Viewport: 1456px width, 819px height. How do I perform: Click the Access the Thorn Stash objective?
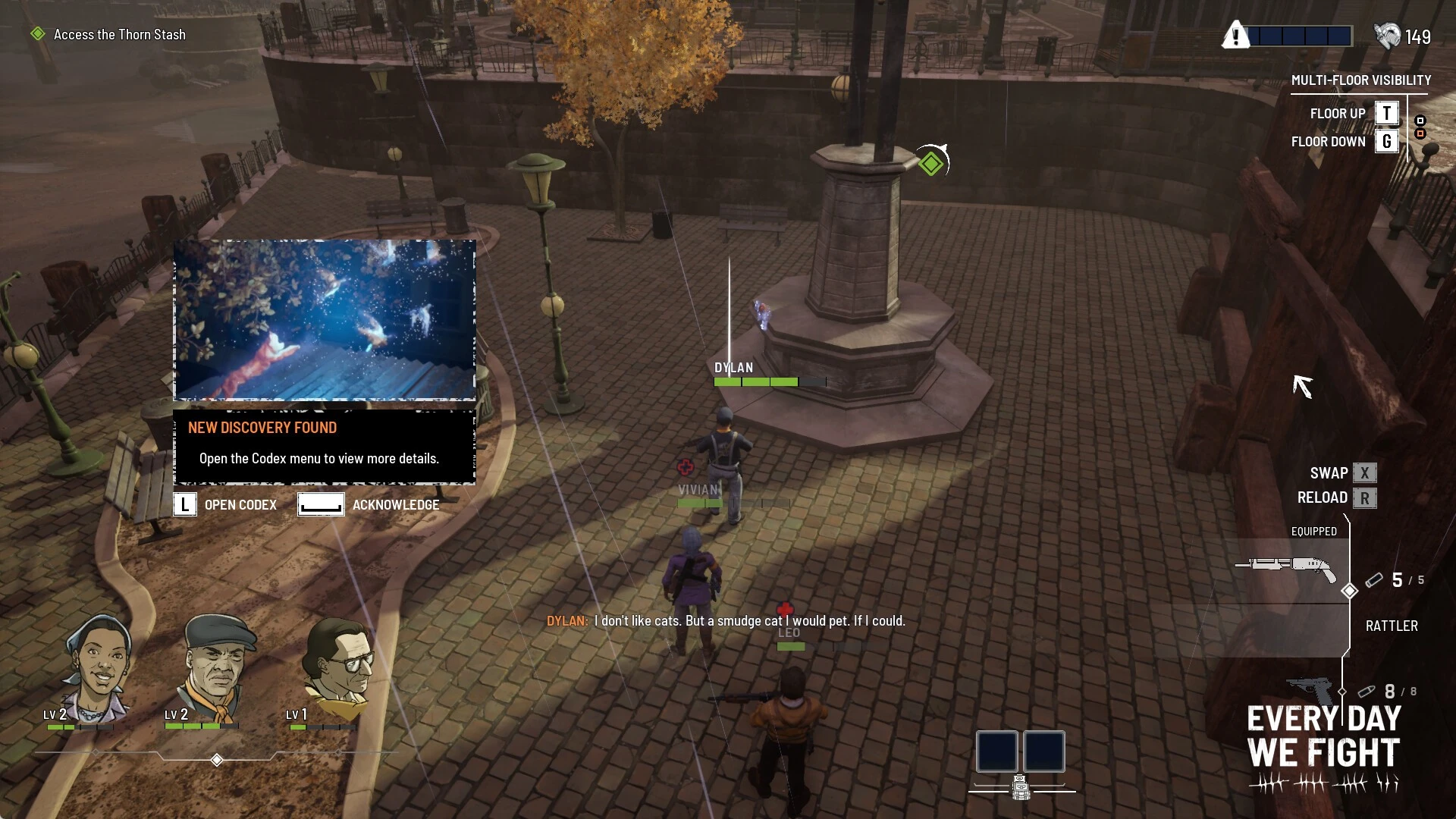click(x=119, y=35)
